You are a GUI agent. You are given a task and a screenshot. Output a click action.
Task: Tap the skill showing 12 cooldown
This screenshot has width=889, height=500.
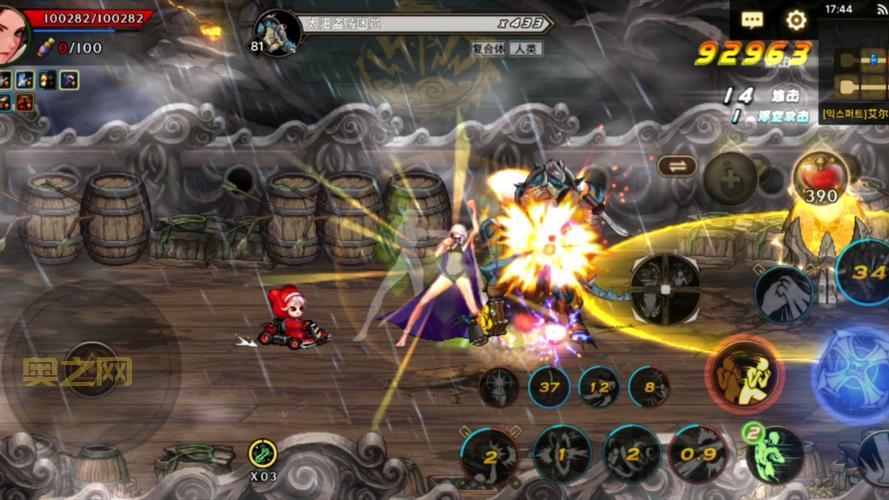599,387
